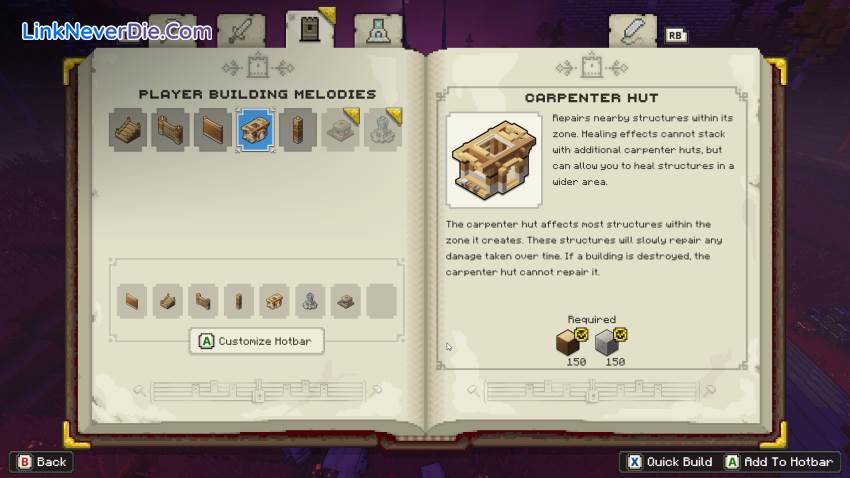Choose the wooden tower melody in the melodies grid

click(x=297, y=130)
